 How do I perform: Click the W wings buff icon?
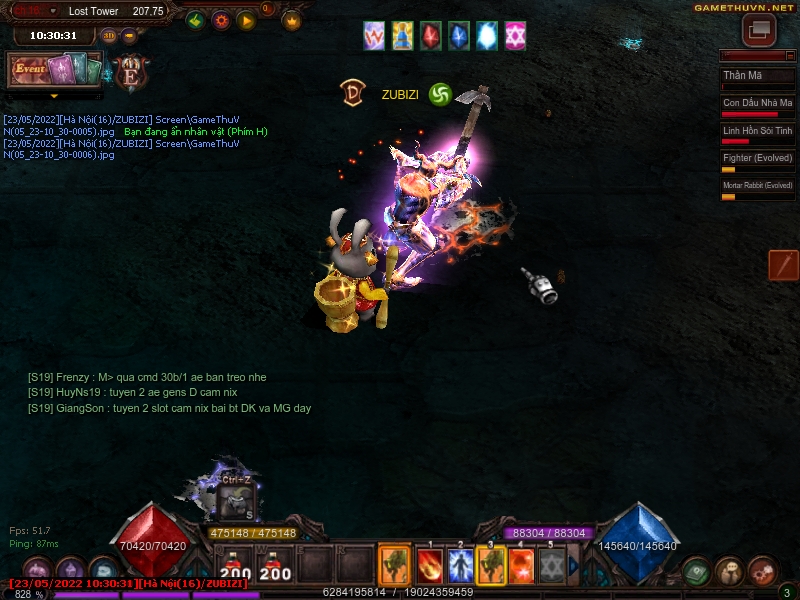point(374,36)
